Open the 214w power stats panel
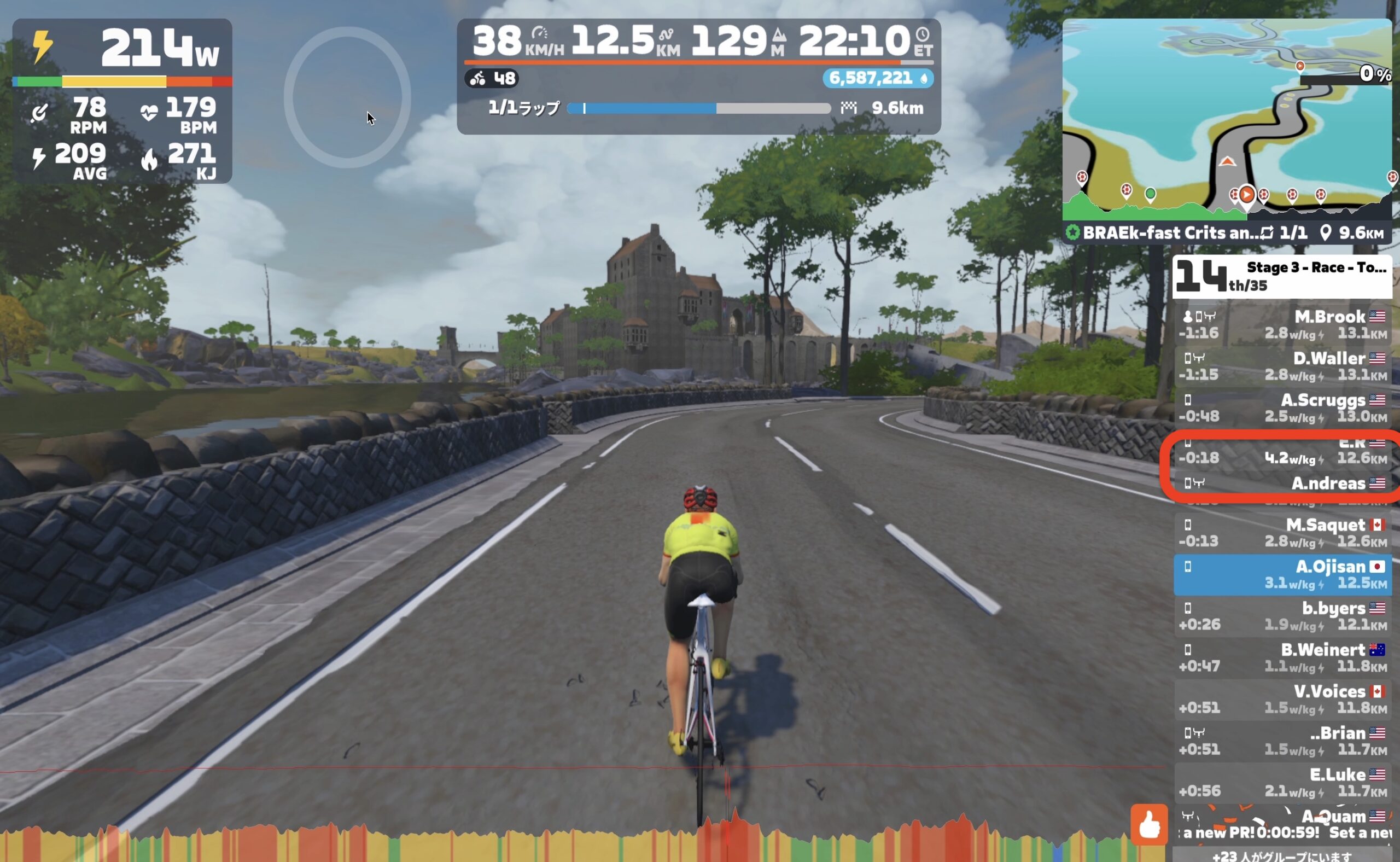The image size is (1400, 862). pos(122,101)
